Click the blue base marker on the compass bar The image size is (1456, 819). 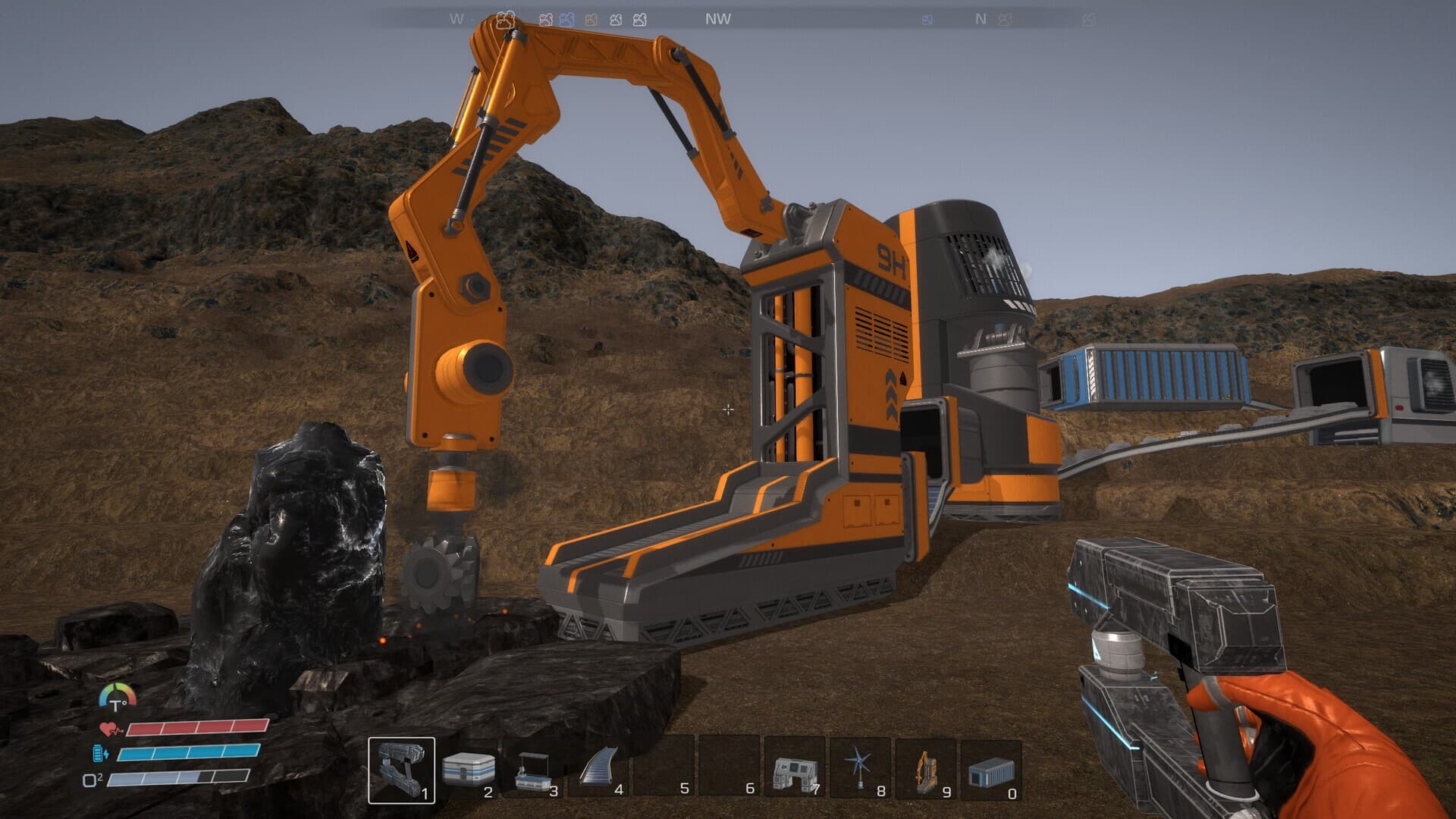coord(568,20)
